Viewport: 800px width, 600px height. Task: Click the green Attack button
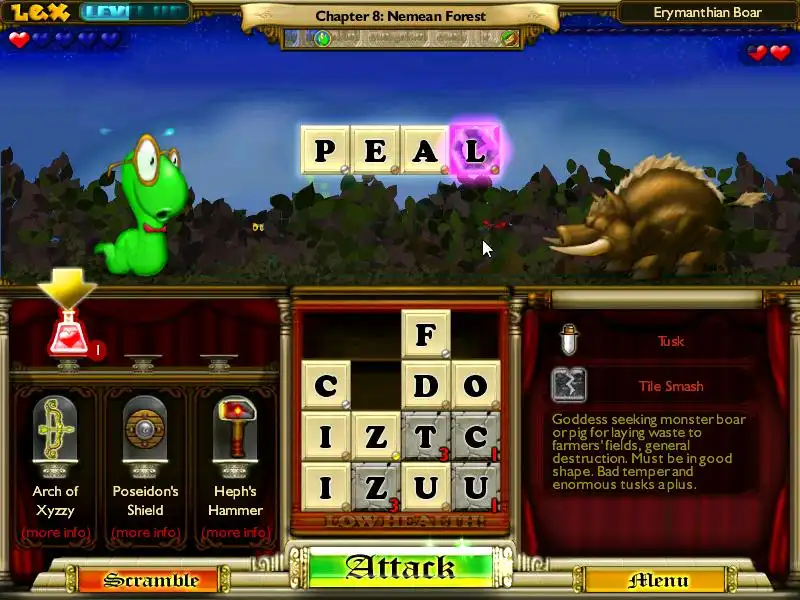(x=400, y=567)
